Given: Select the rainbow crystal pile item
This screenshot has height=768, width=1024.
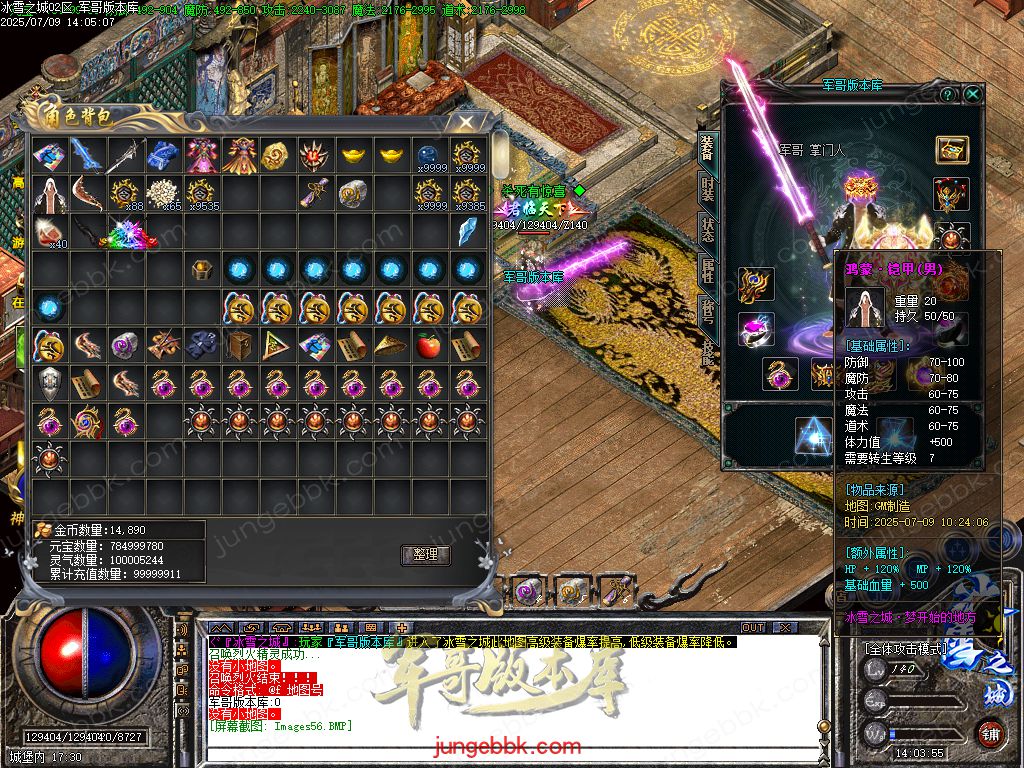Looking at the screenshot, I should coord(127,233).
